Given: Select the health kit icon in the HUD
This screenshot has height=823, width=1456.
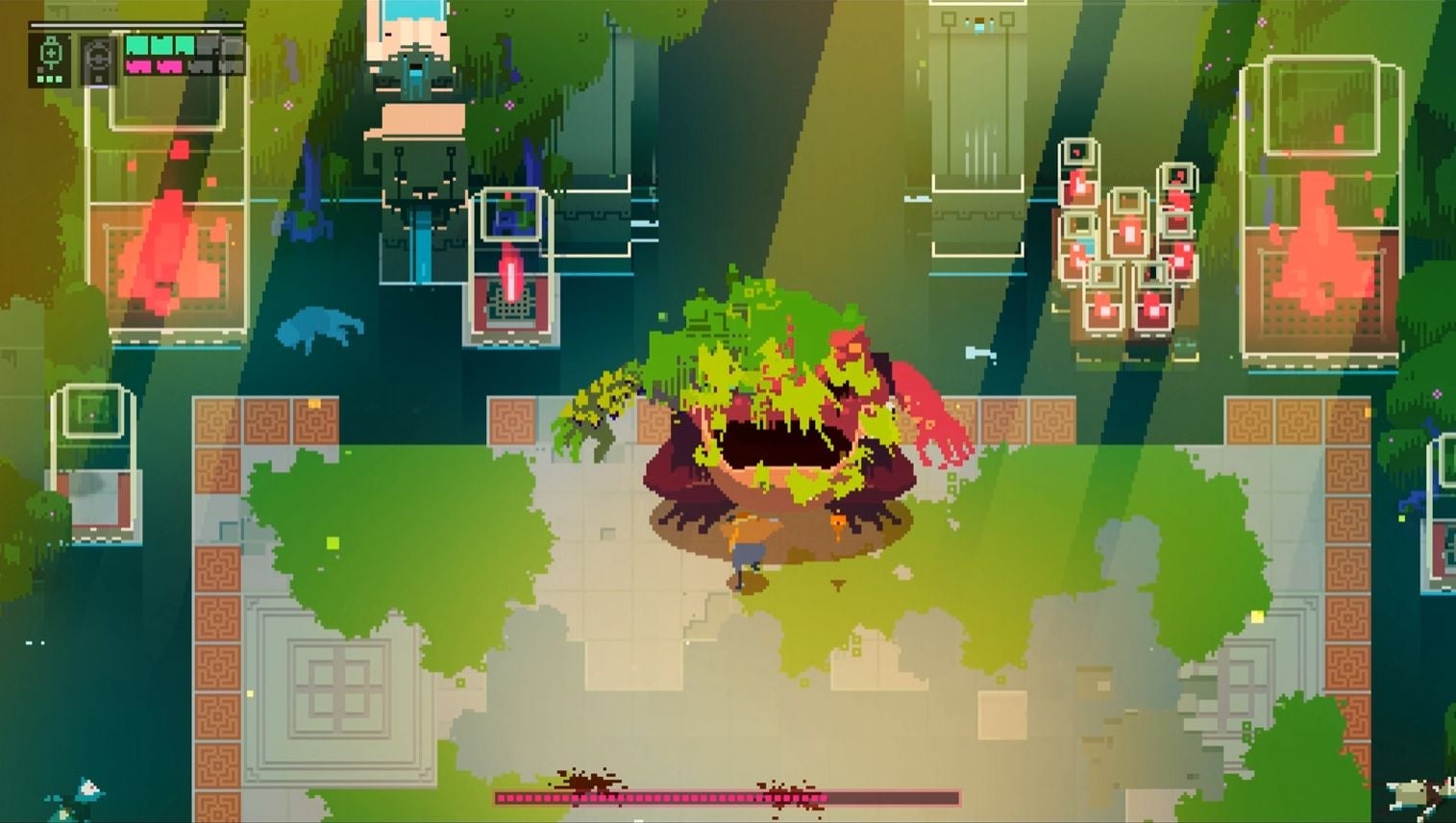Looking at the screenshot, I should point(51,48).
